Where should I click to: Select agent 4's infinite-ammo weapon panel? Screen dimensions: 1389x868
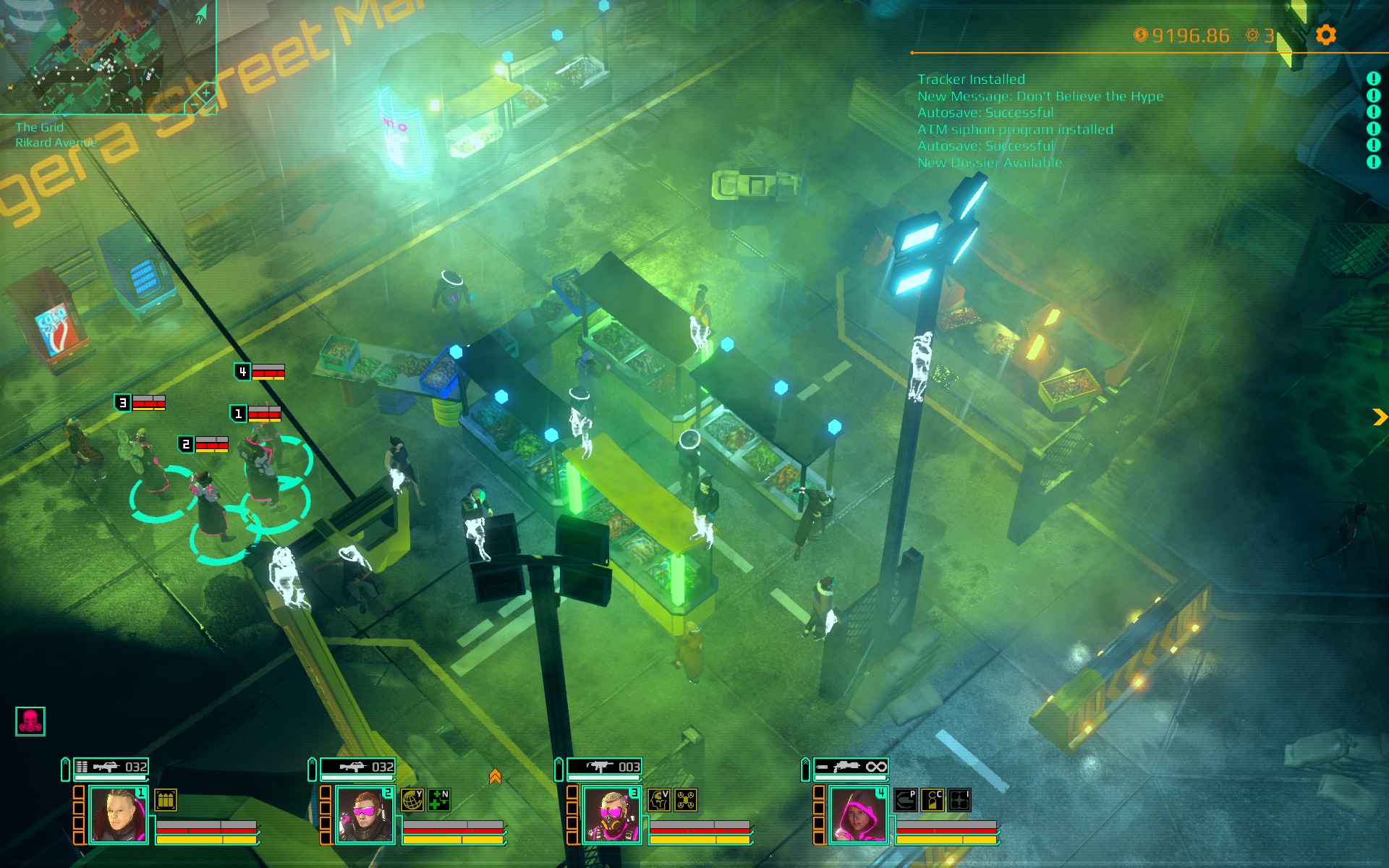[851, 767]
